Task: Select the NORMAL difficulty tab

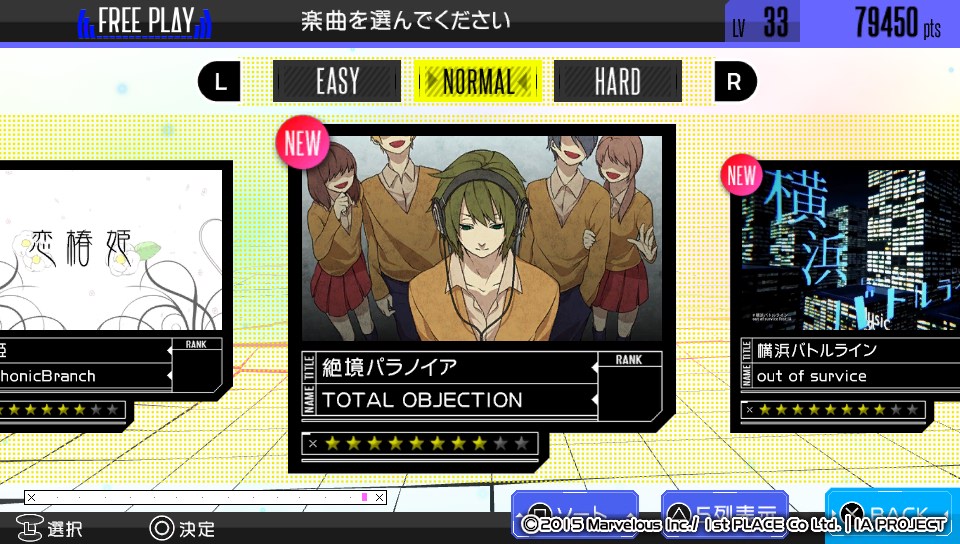Action: pyautogui.click(x=478, y=82)
